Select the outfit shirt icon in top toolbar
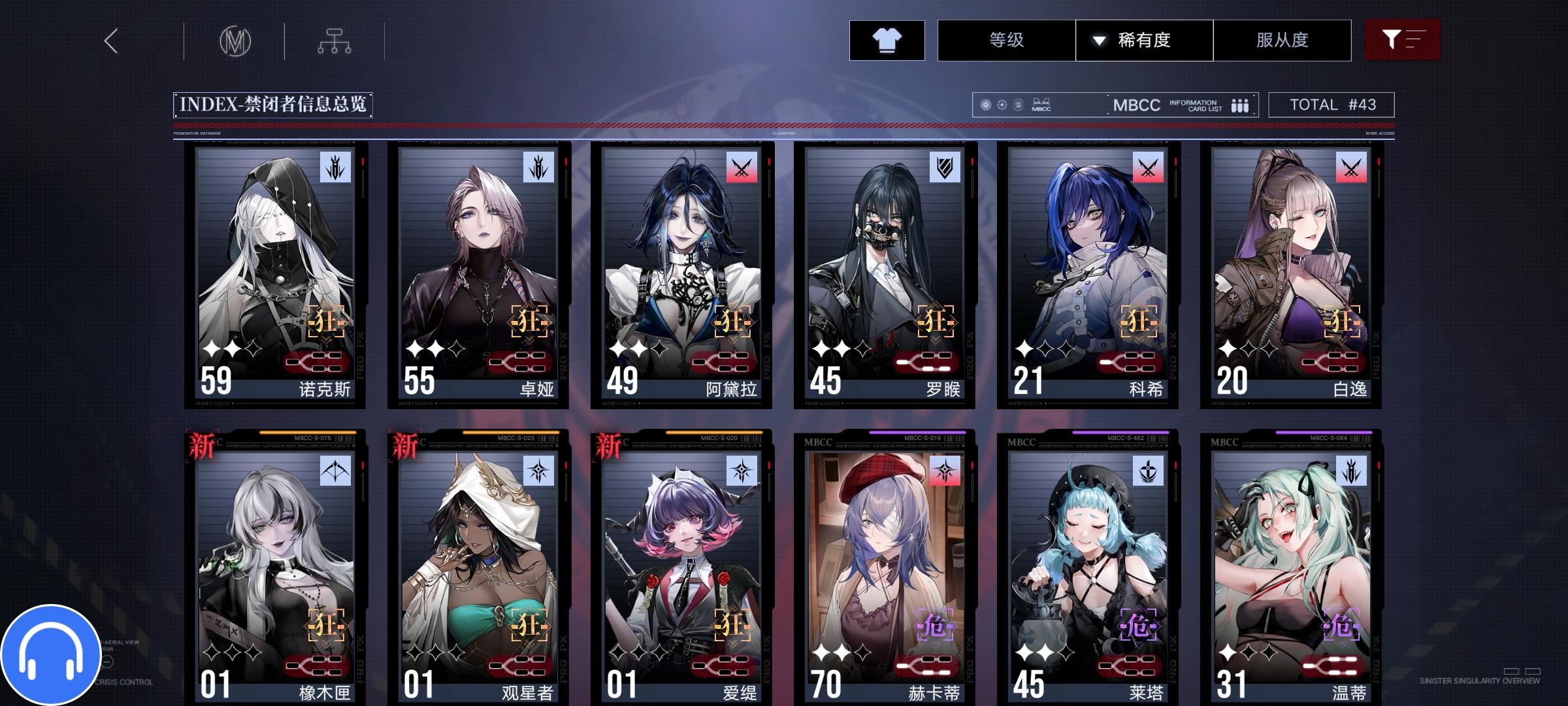 click(x=887, y=40)
